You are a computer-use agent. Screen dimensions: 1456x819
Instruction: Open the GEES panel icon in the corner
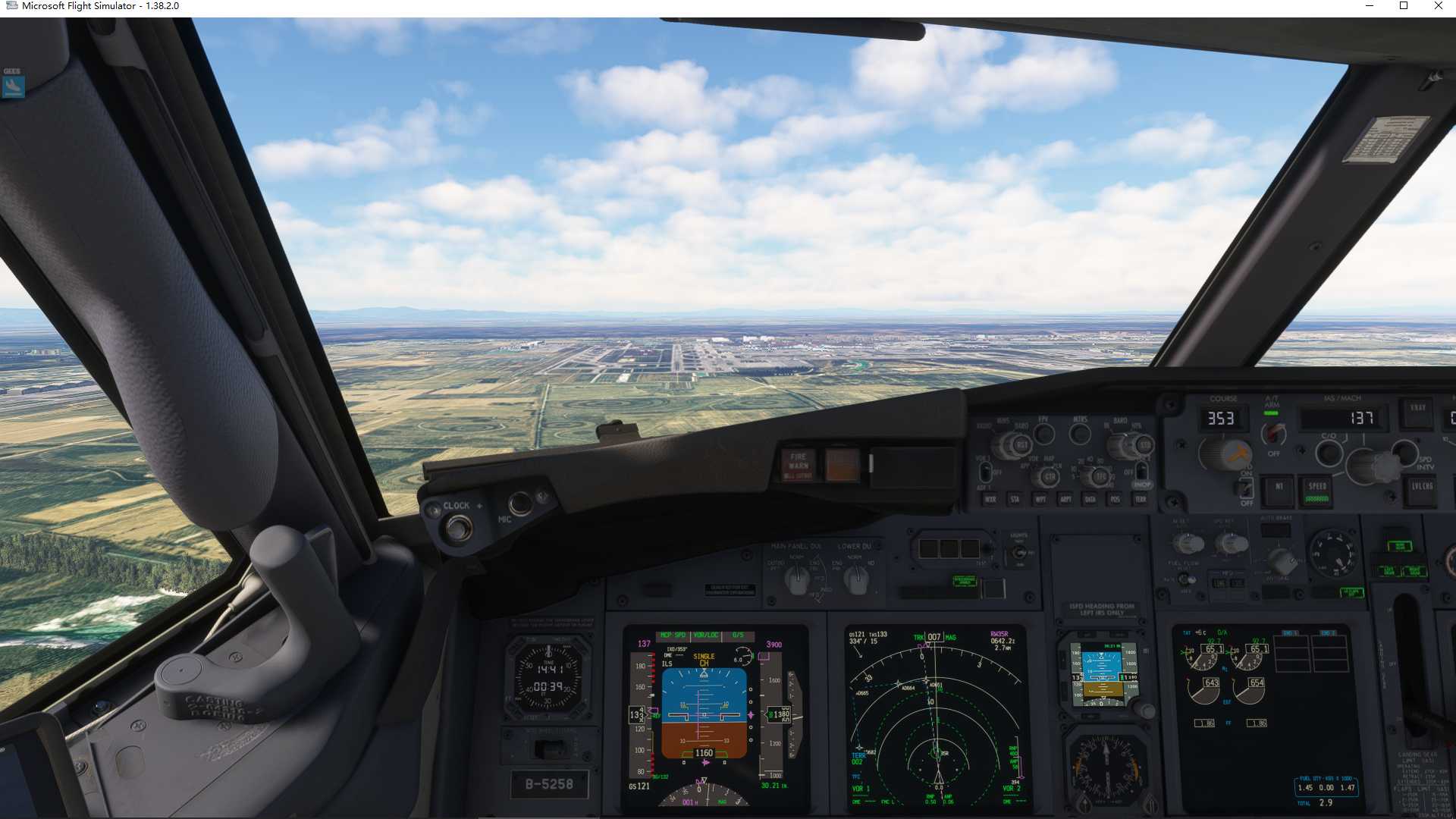tap(14, 86)
